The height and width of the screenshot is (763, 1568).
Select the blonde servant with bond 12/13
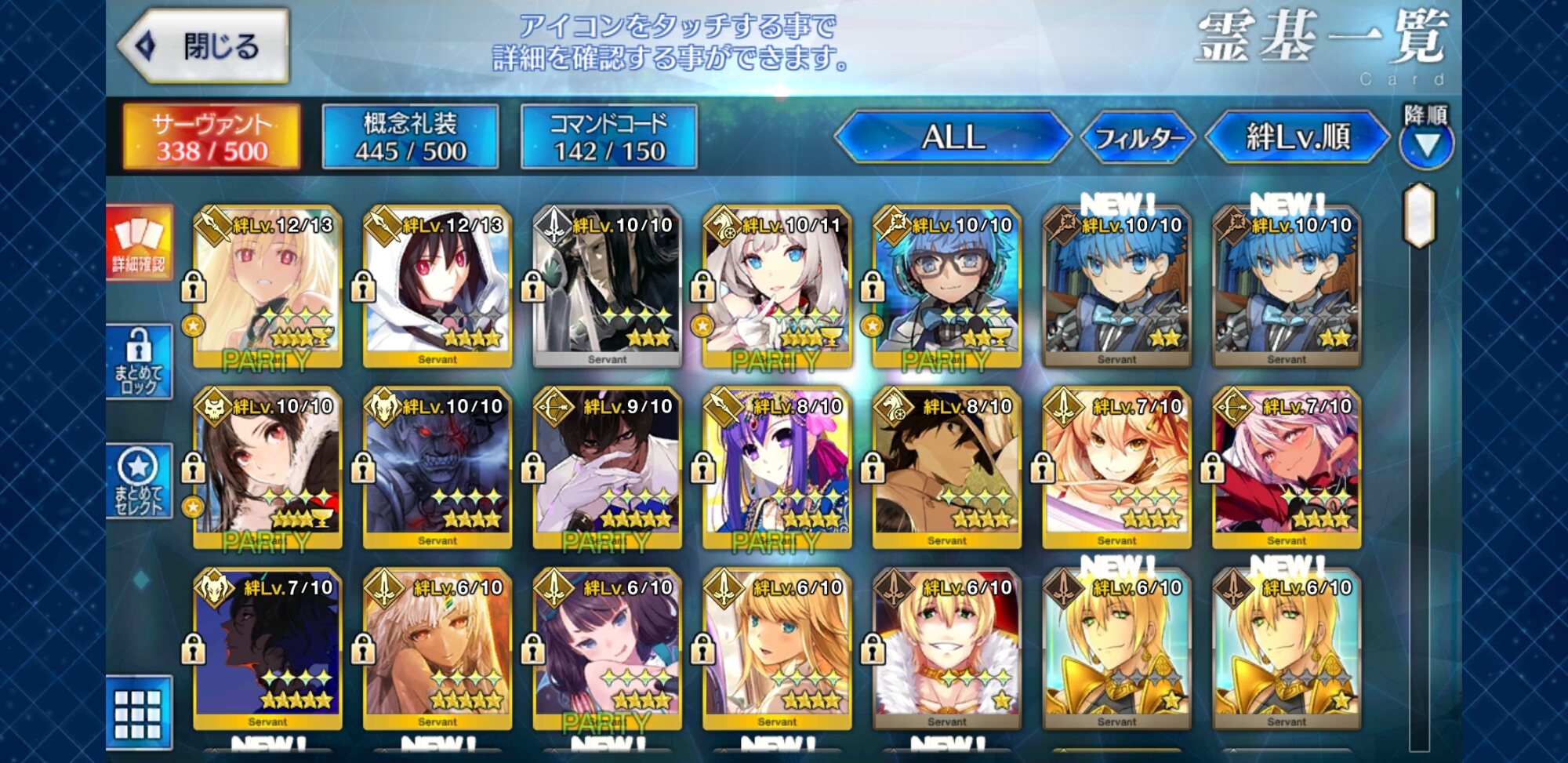[x=267, y=288]
